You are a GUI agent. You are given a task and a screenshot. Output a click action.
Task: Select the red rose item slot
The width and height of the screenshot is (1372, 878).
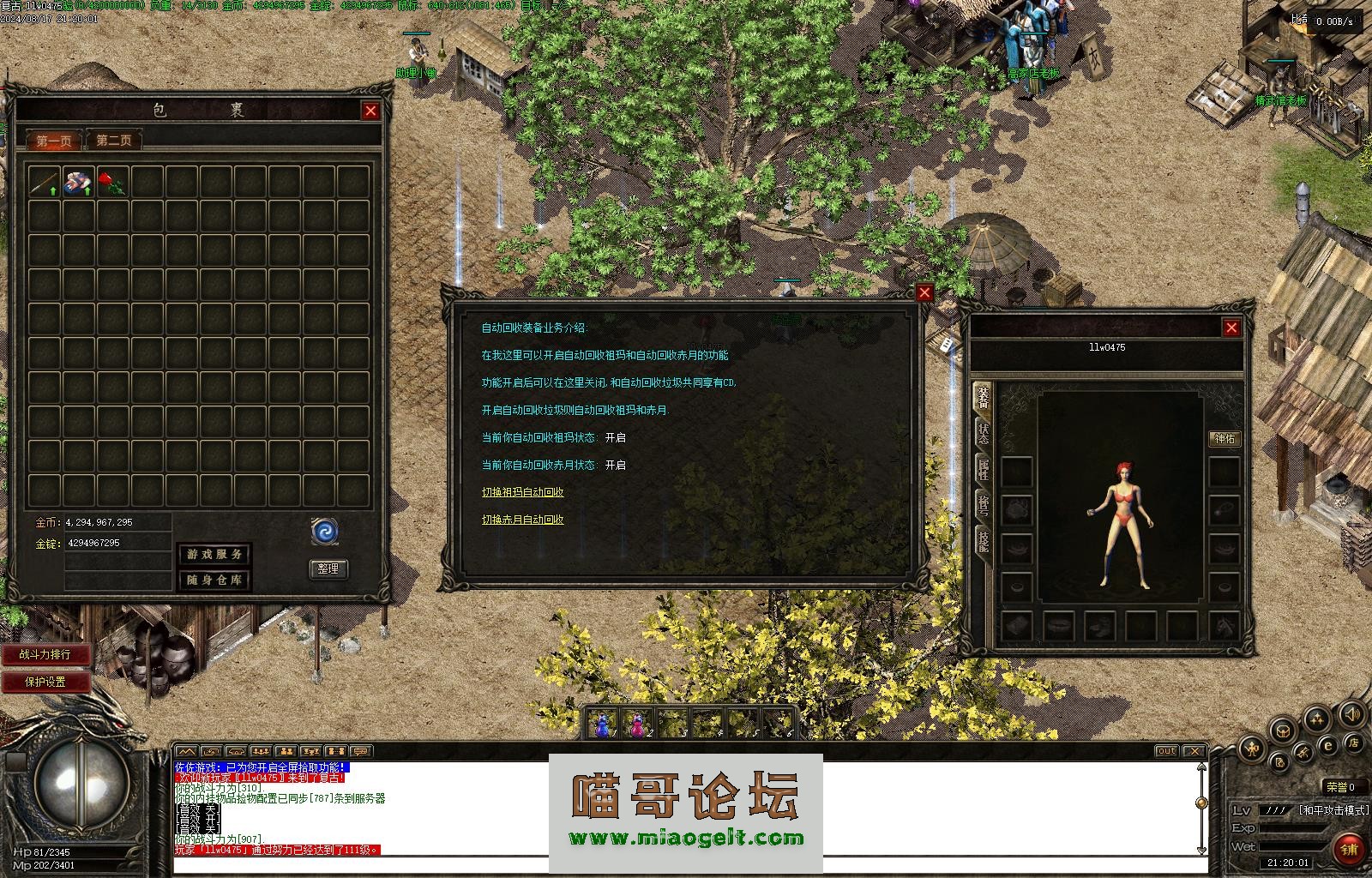tap(112, 182)
